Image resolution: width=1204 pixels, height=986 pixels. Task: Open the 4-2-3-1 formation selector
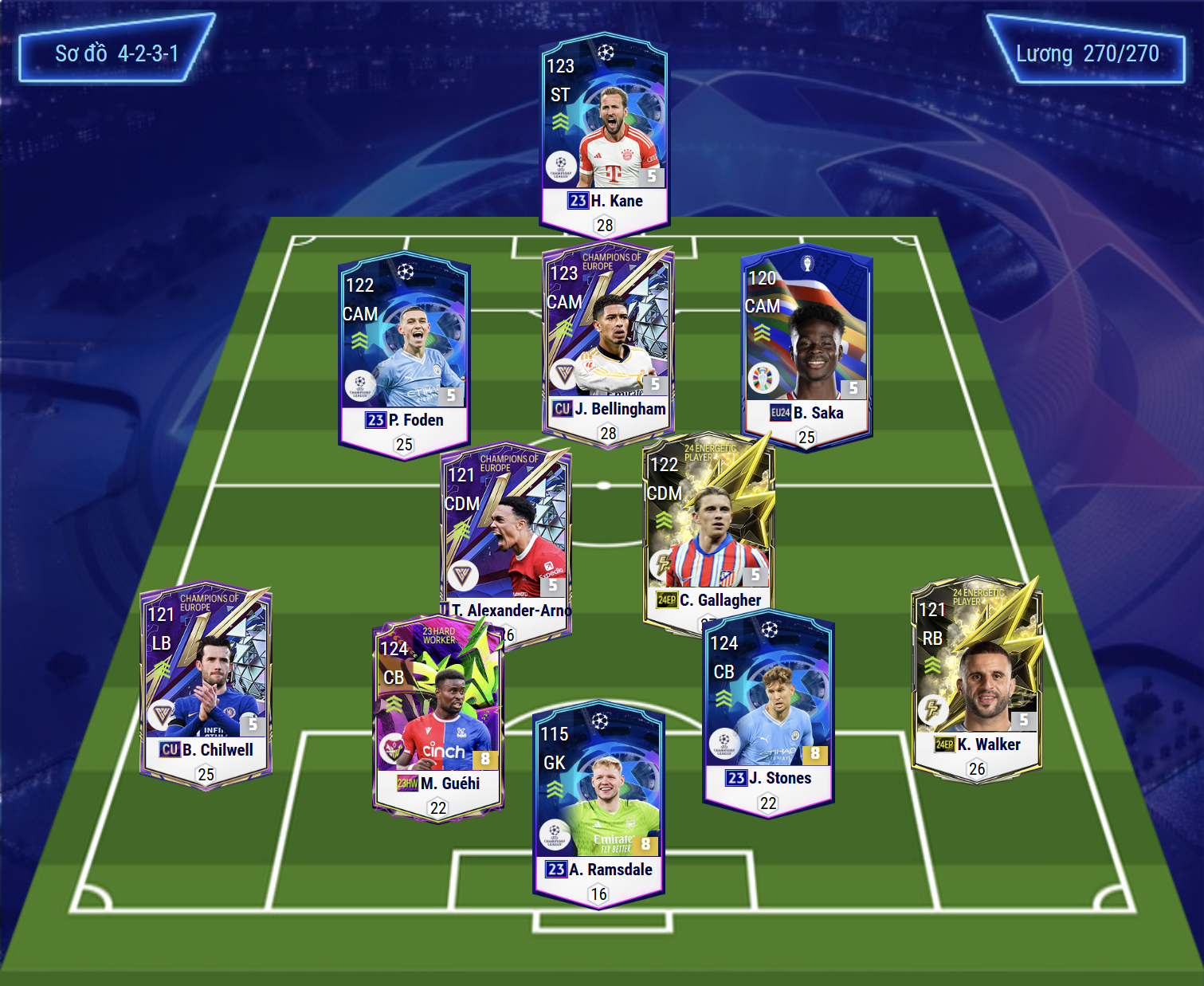116,53
